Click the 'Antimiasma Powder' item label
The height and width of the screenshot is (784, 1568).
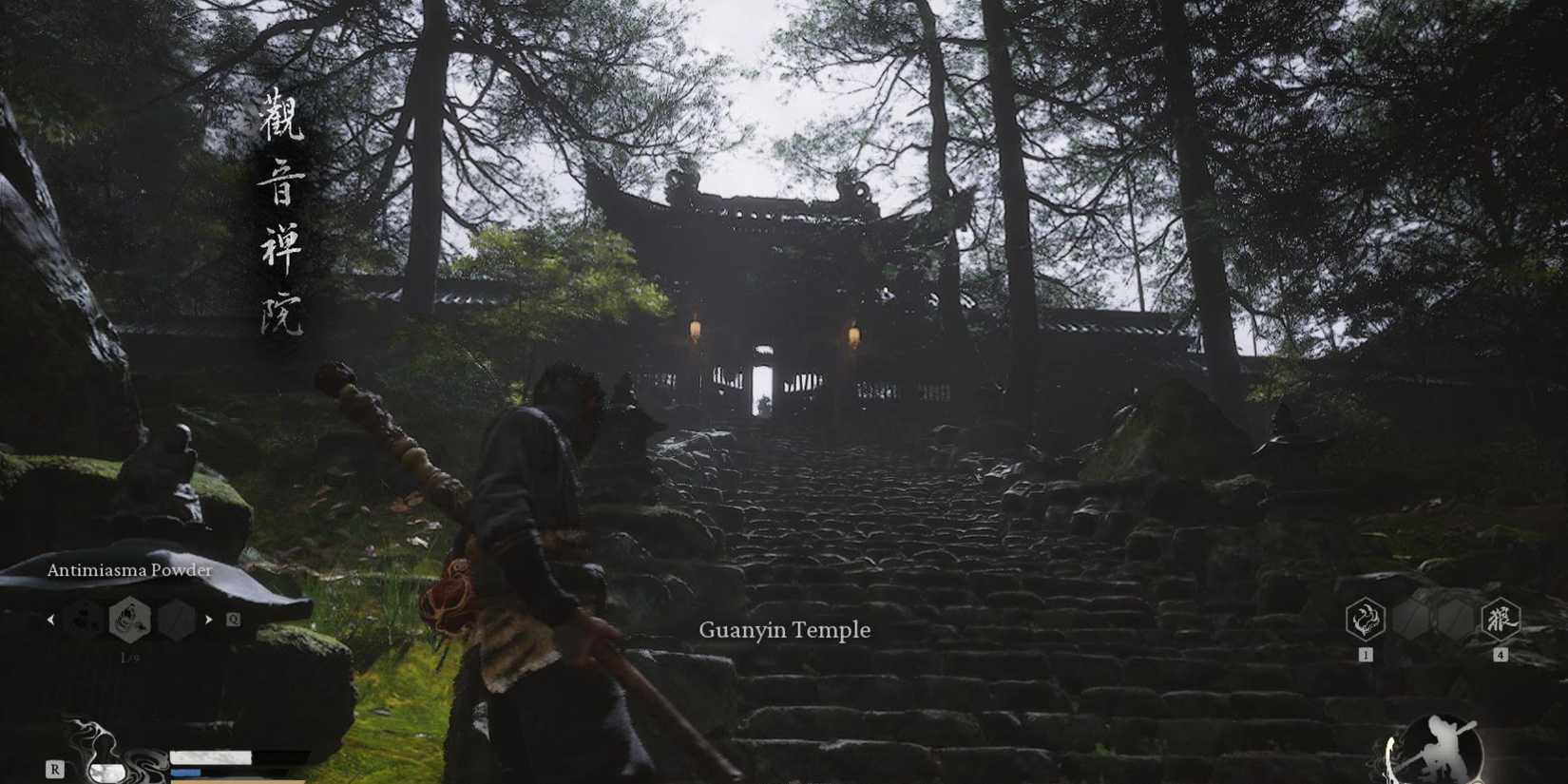click(128, 570)
